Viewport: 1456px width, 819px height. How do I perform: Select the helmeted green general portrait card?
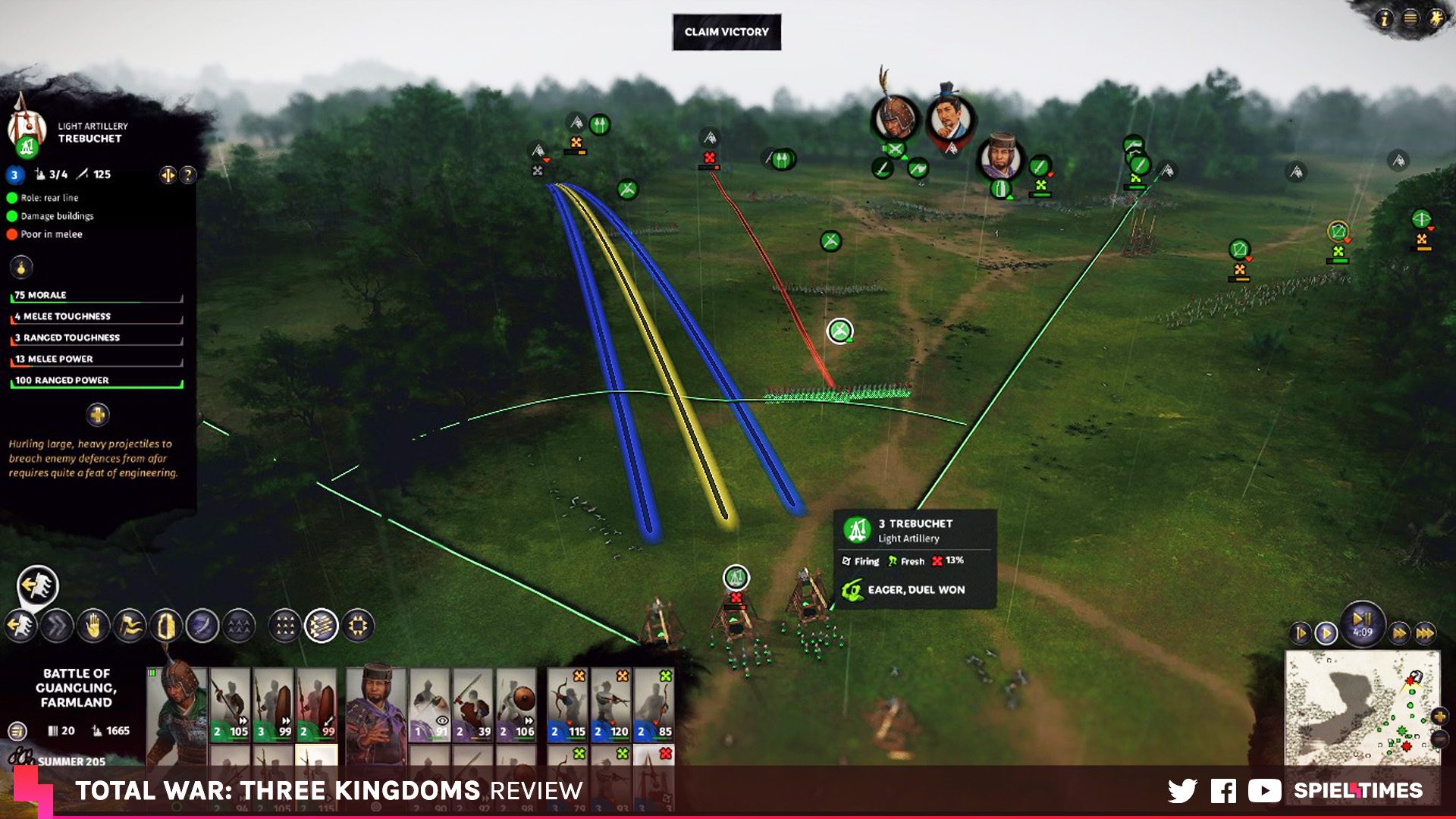point(177,705)
